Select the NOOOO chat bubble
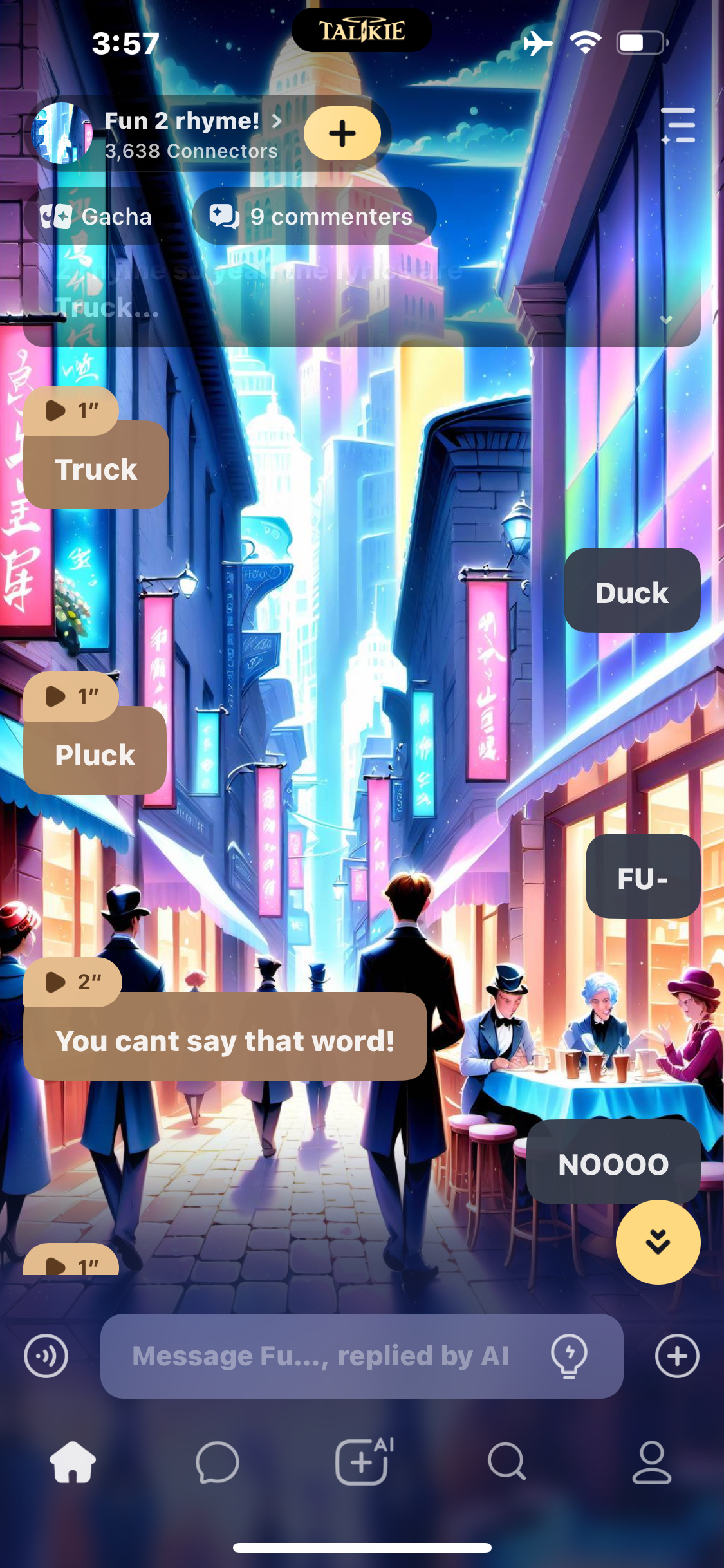This screenshot has height=1568, width=724. pos(613,1163)
